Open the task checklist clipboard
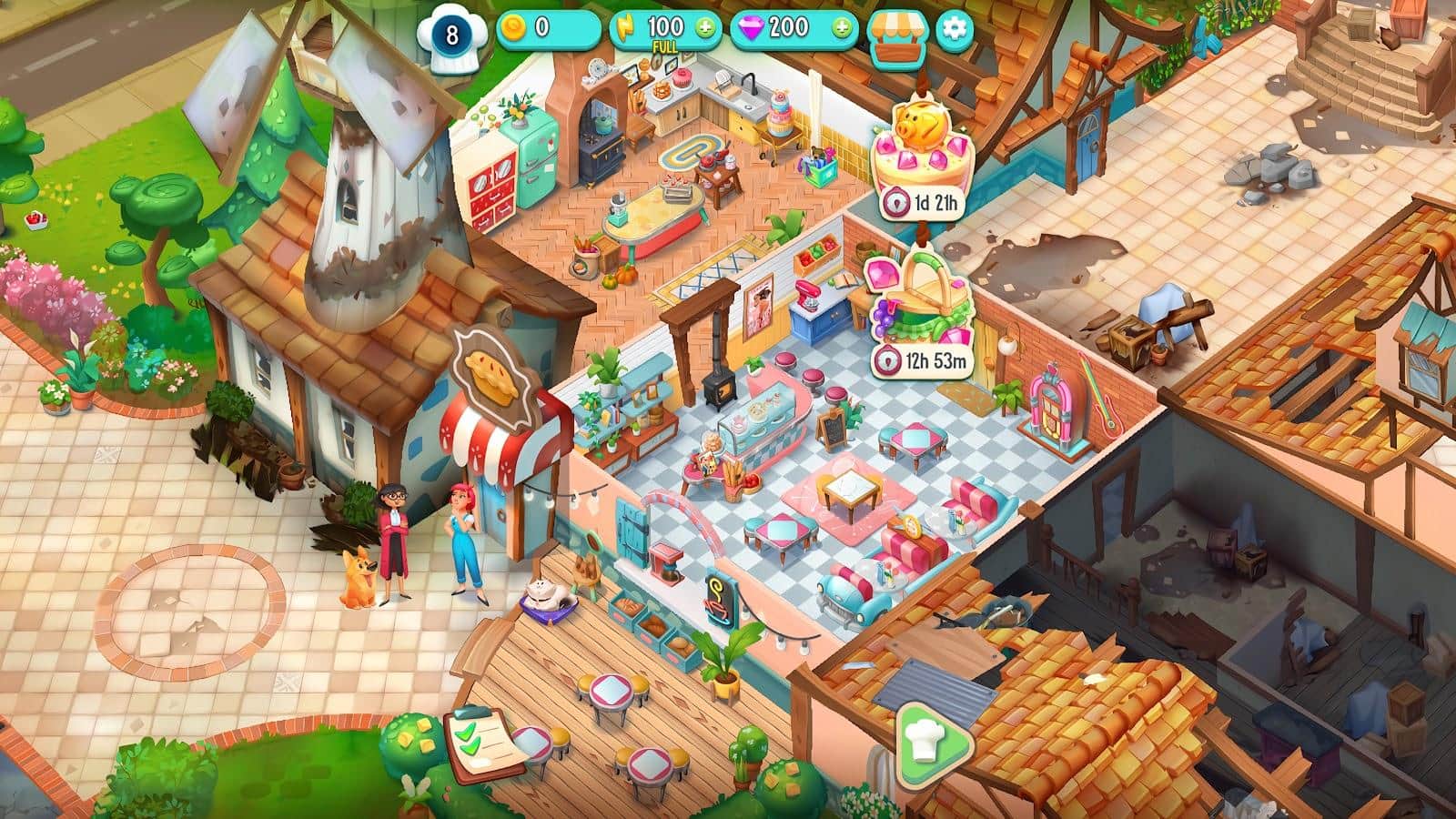The width and height of the screenshot is (1456, 819). coord(478,746)
